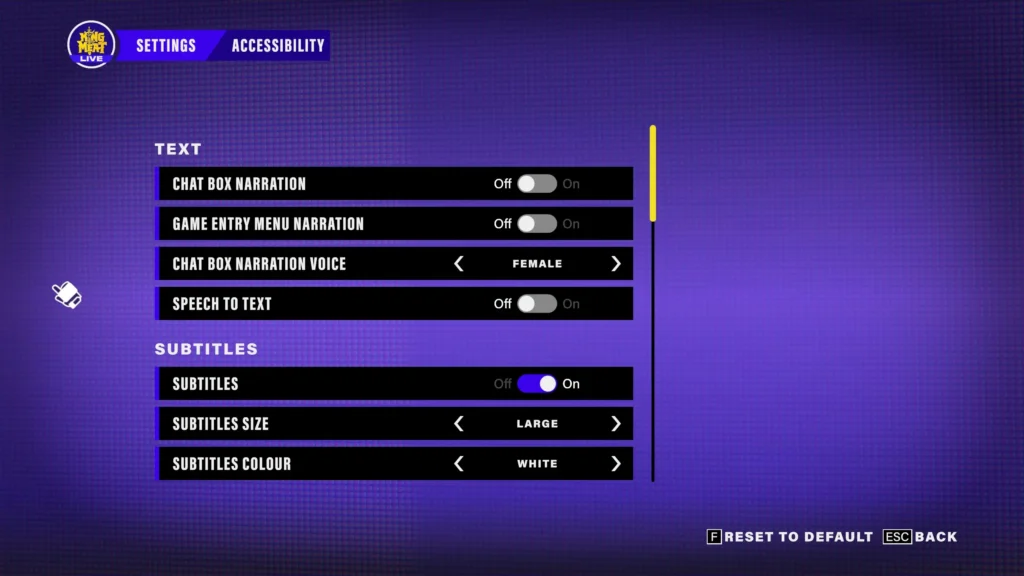Go Back from Accessibility settings
Image resolution: width=1024 pixels, height=576 pixels.
pos(920,537)
